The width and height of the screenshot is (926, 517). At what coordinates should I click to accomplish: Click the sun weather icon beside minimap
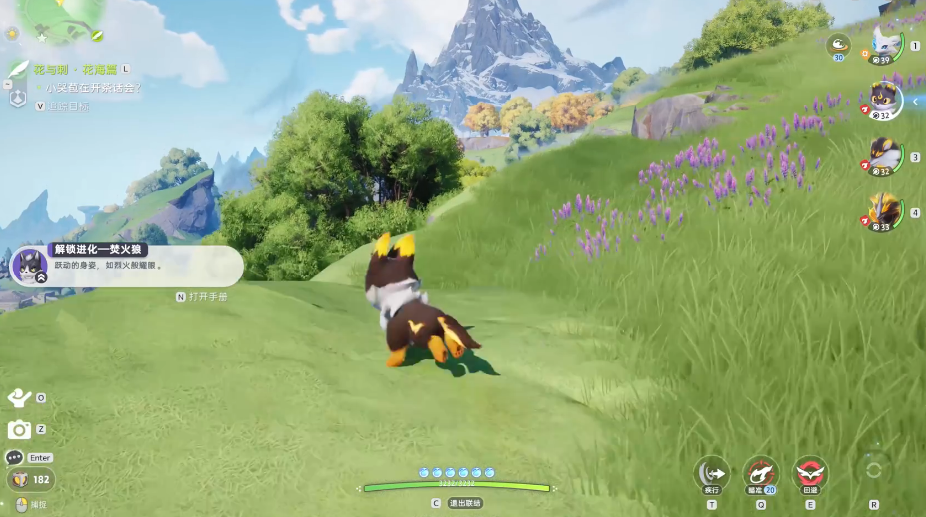[x=12, y=33]
